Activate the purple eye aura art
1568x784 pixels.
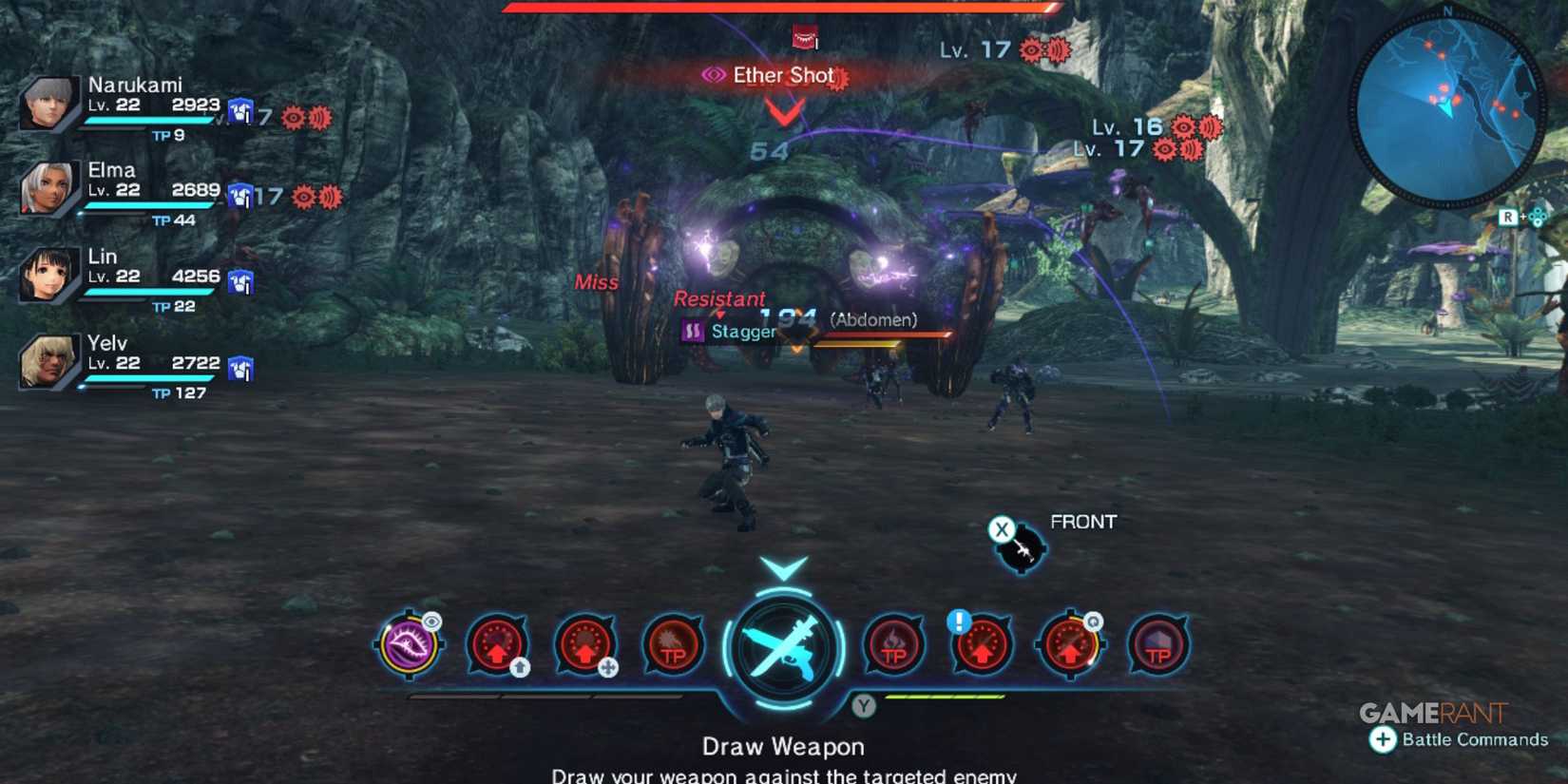coord(409,647)
